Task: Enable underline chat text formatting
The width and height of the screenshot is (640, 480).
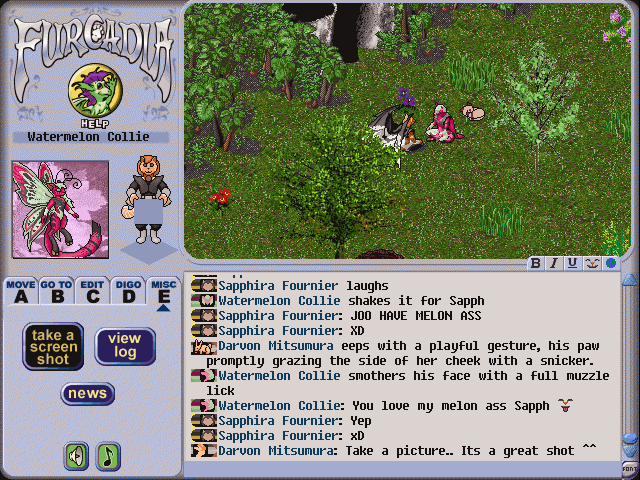Action: [x=572, y=264]
